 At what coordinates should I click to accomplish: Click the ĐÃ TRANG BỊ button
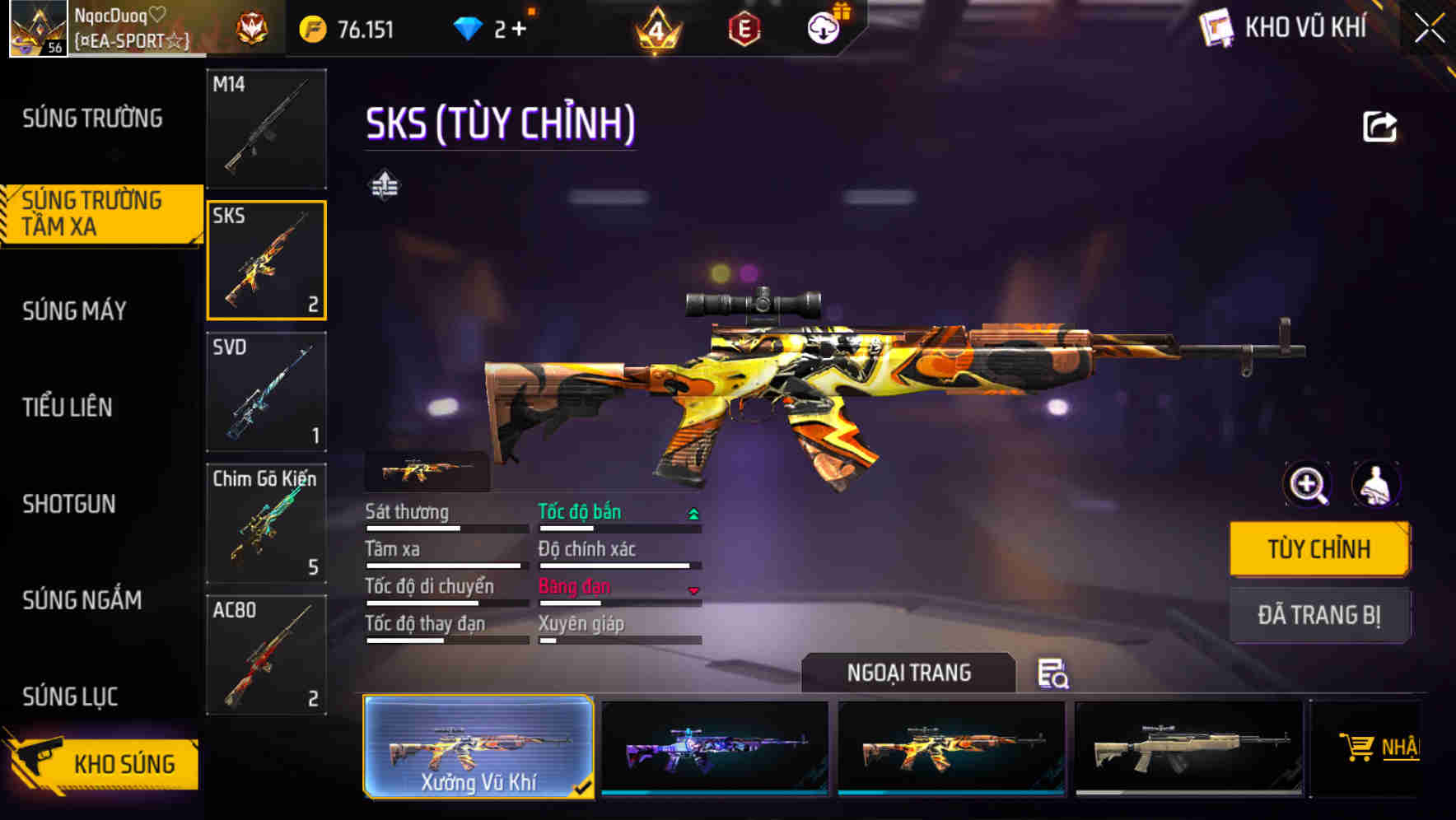(1318, 615)
